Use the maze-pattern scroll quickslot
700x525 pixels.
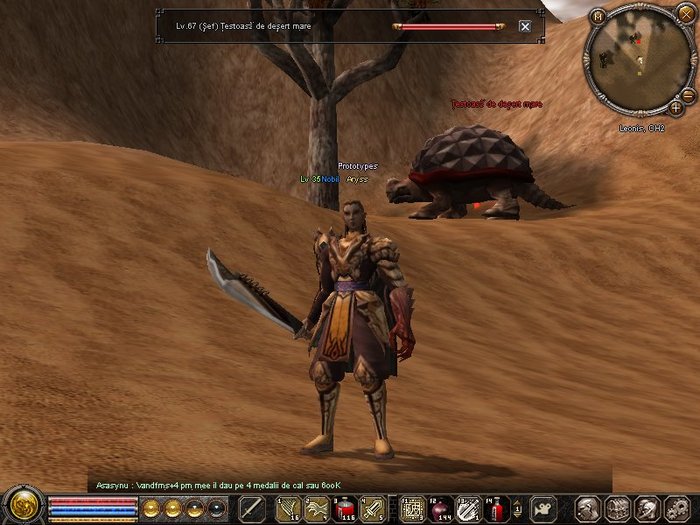(x=412, y=507)
